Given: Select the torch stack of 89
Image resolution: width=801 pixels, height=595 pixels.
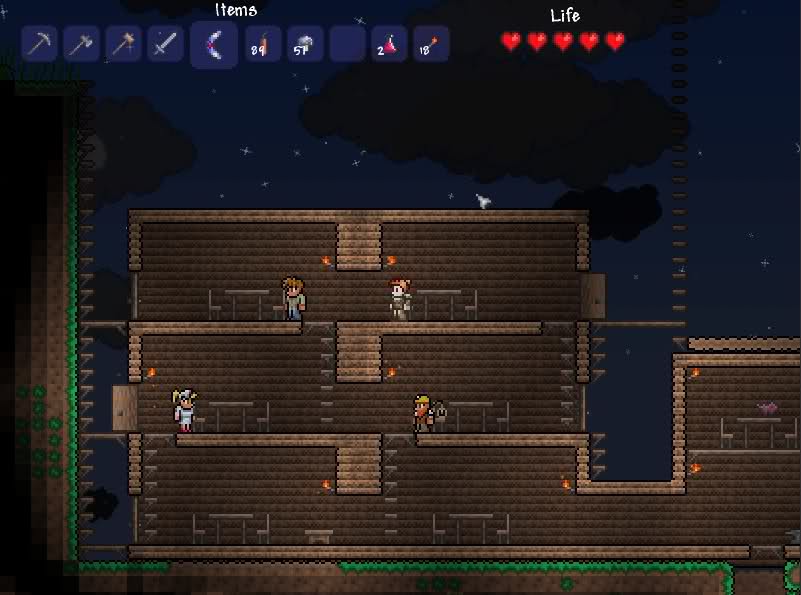Looking at the screenshot, I should (263, 44).
